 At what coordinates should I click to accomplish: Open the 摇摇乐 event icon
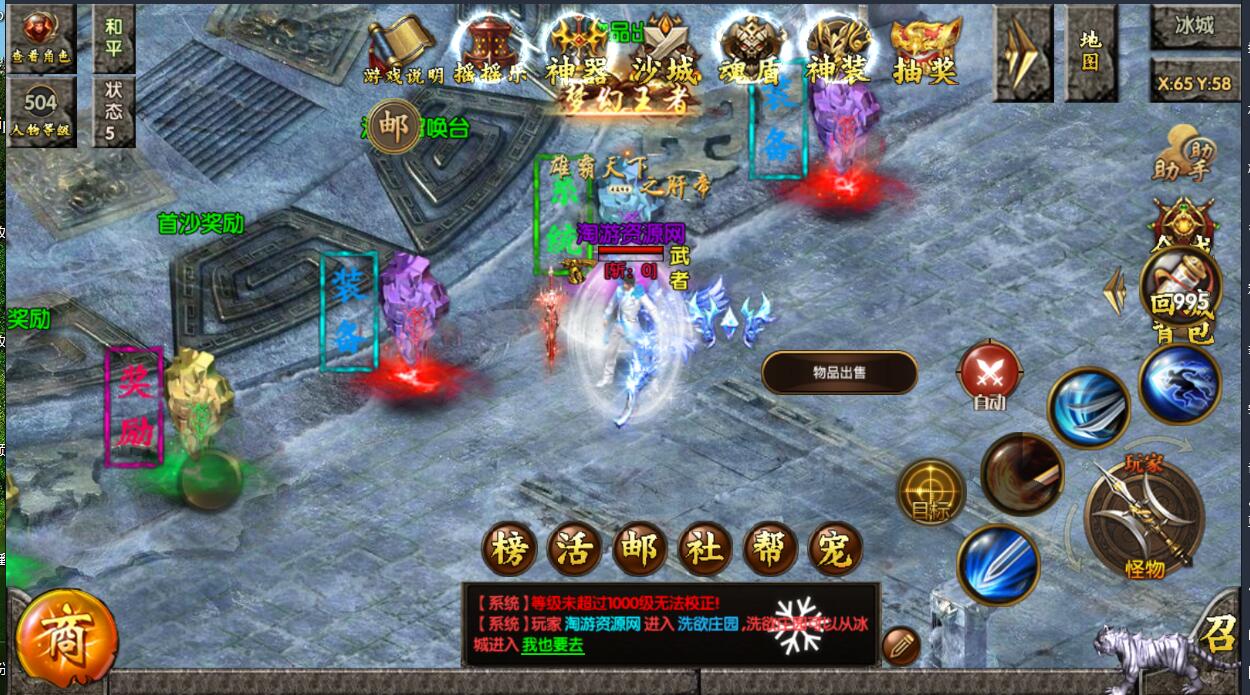tap(490, 50)
